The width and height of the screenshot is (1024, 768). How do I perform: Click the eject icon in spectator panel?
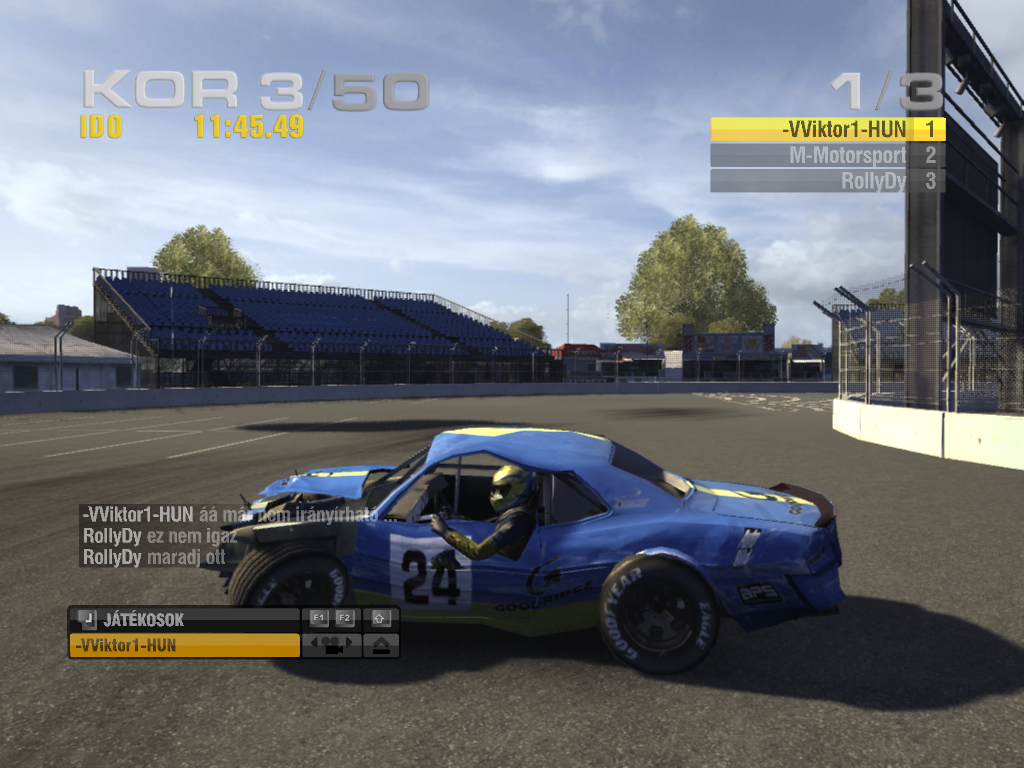pyautogui.click(x=383, y=646)
